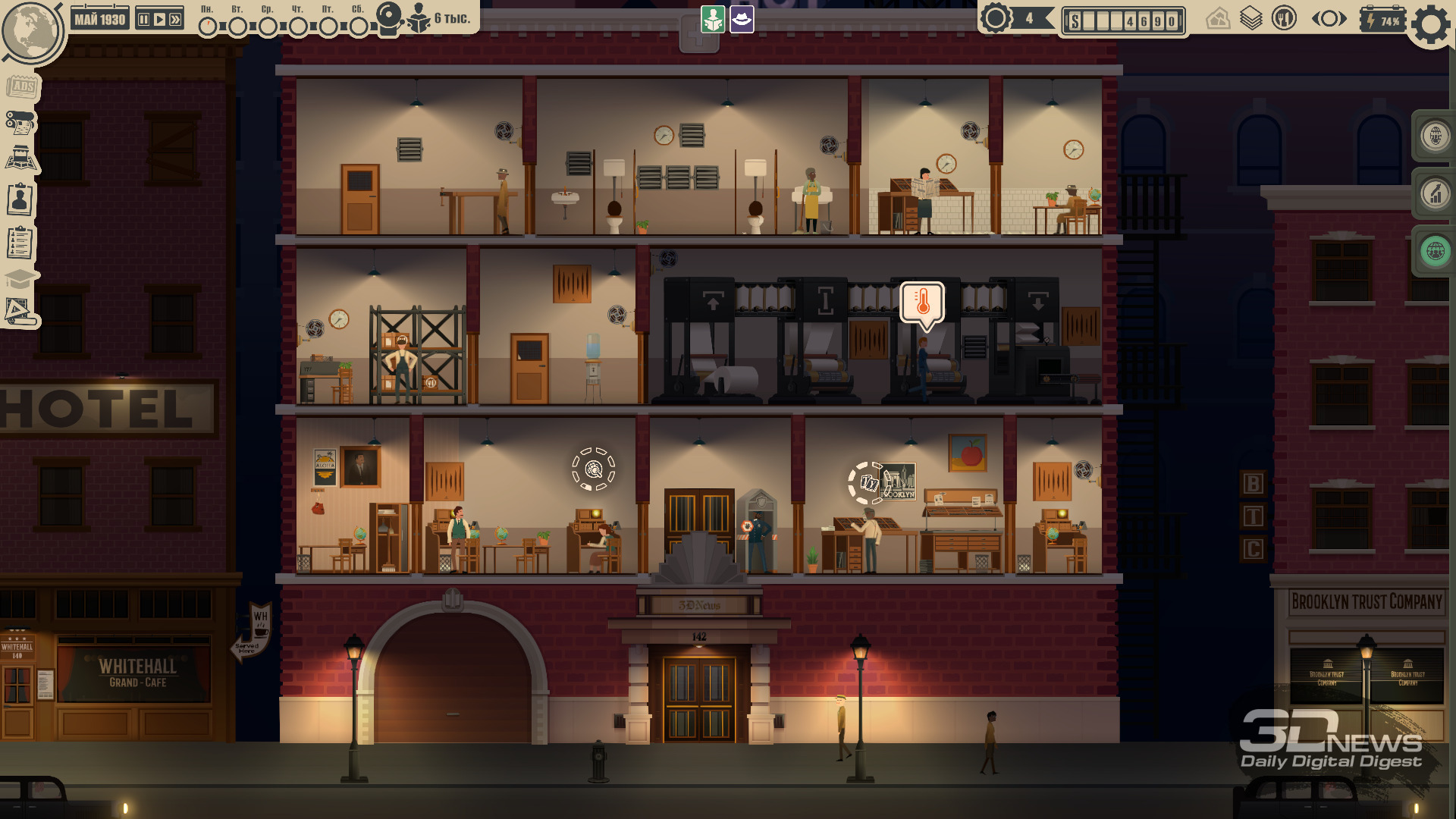Open the chart statistics side button

[1435, 193]
